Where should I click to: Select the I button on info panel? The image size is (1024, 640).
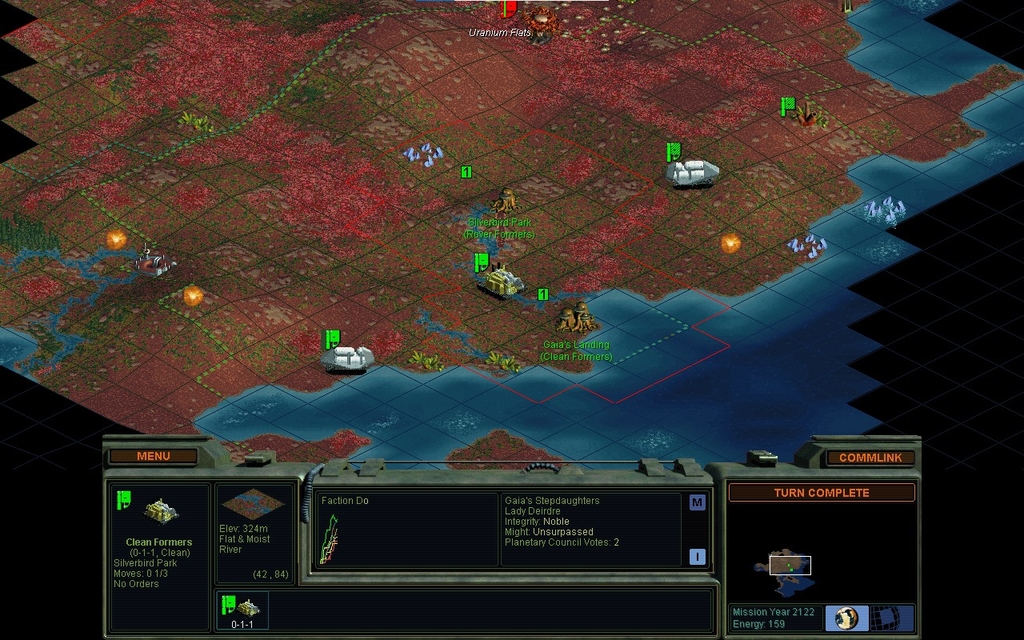pos(697,557)
